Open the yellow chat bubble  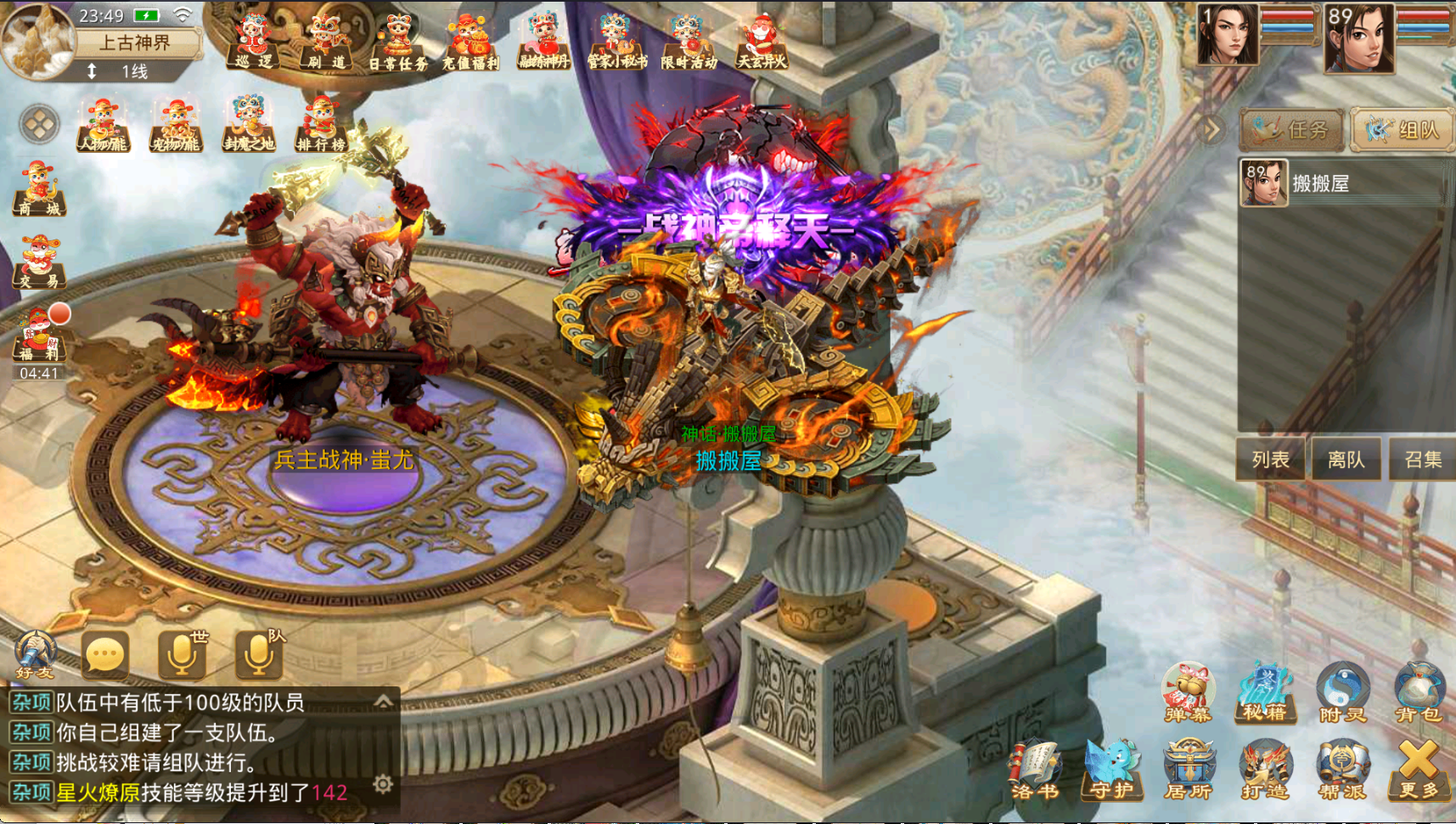(105, 656)
